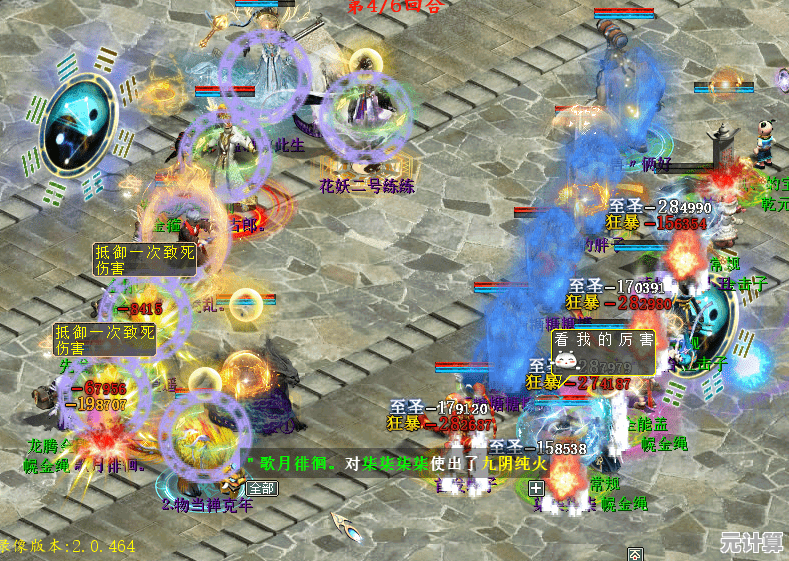Click the small arrow icon in bottom-right corner
Image resolution: width=789 pixels, height=561 pixels.
pyautogui.click(x=634, y=553)
